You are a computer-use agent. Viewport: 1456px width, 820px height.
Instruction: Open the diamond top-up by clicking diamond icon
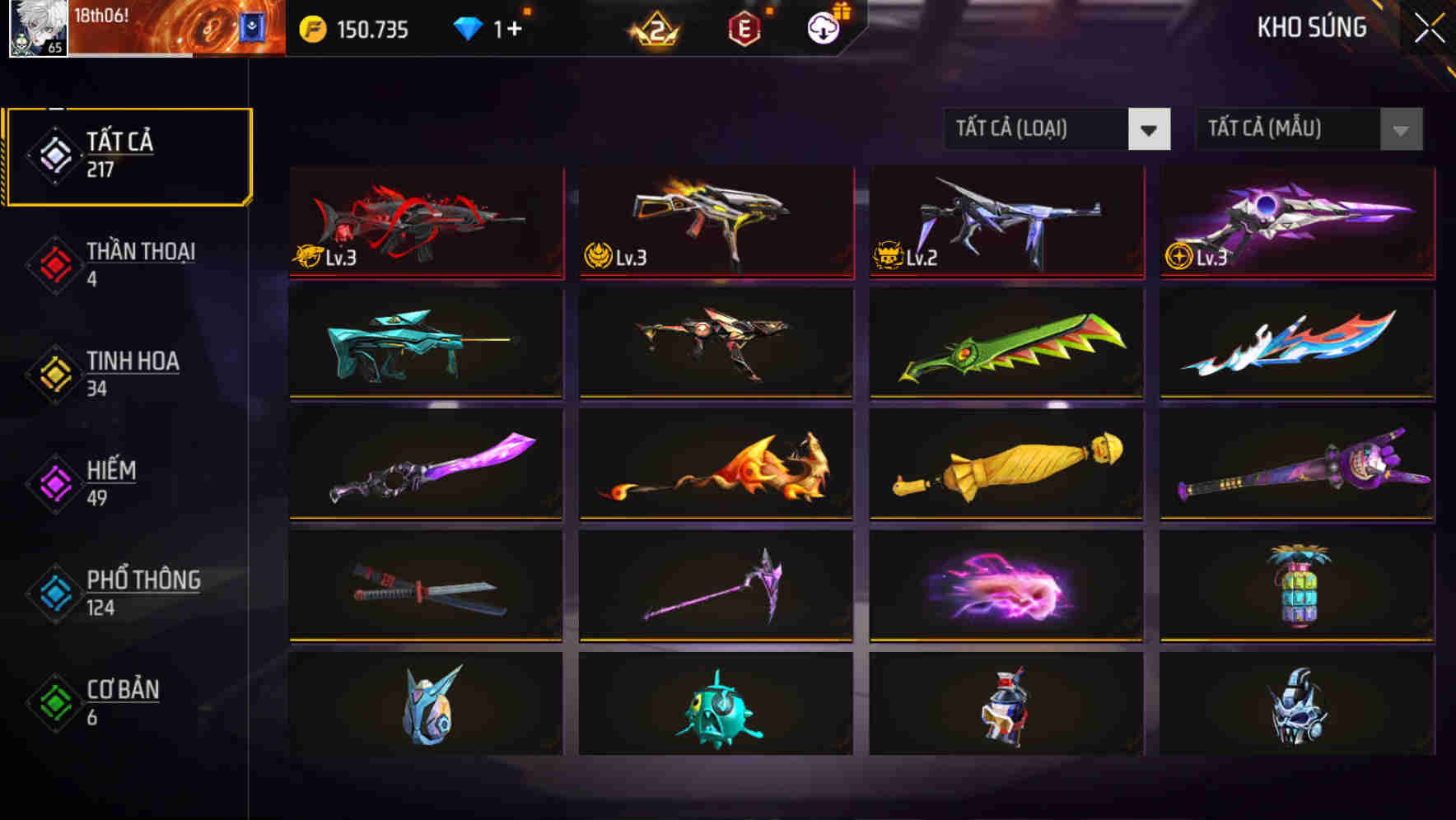(x=468, y=27)
